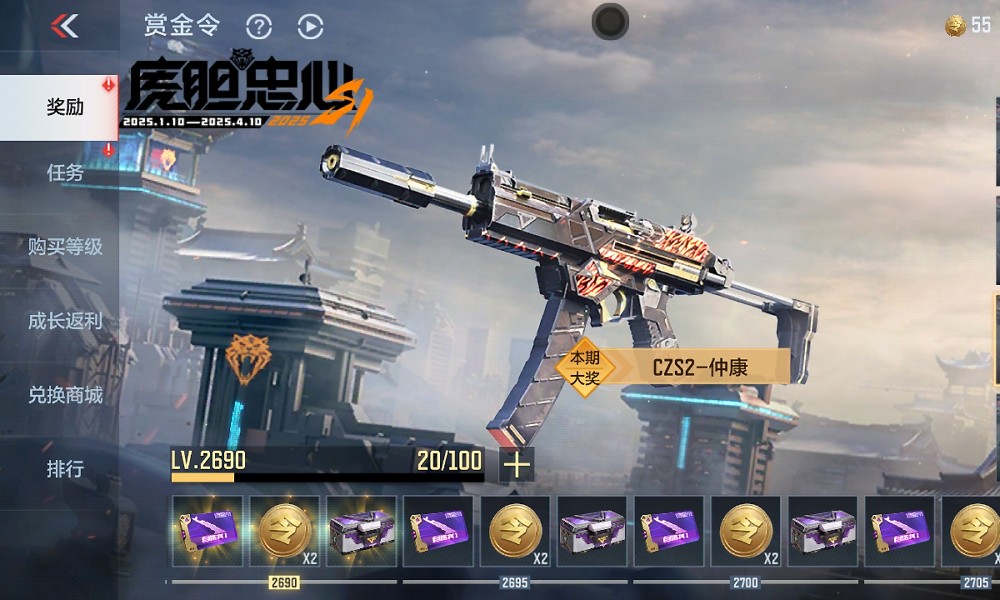Viewport: 1000px width, 600px height.
Task: Go back with the double-arrow button
Action: [x=65, y=26]
